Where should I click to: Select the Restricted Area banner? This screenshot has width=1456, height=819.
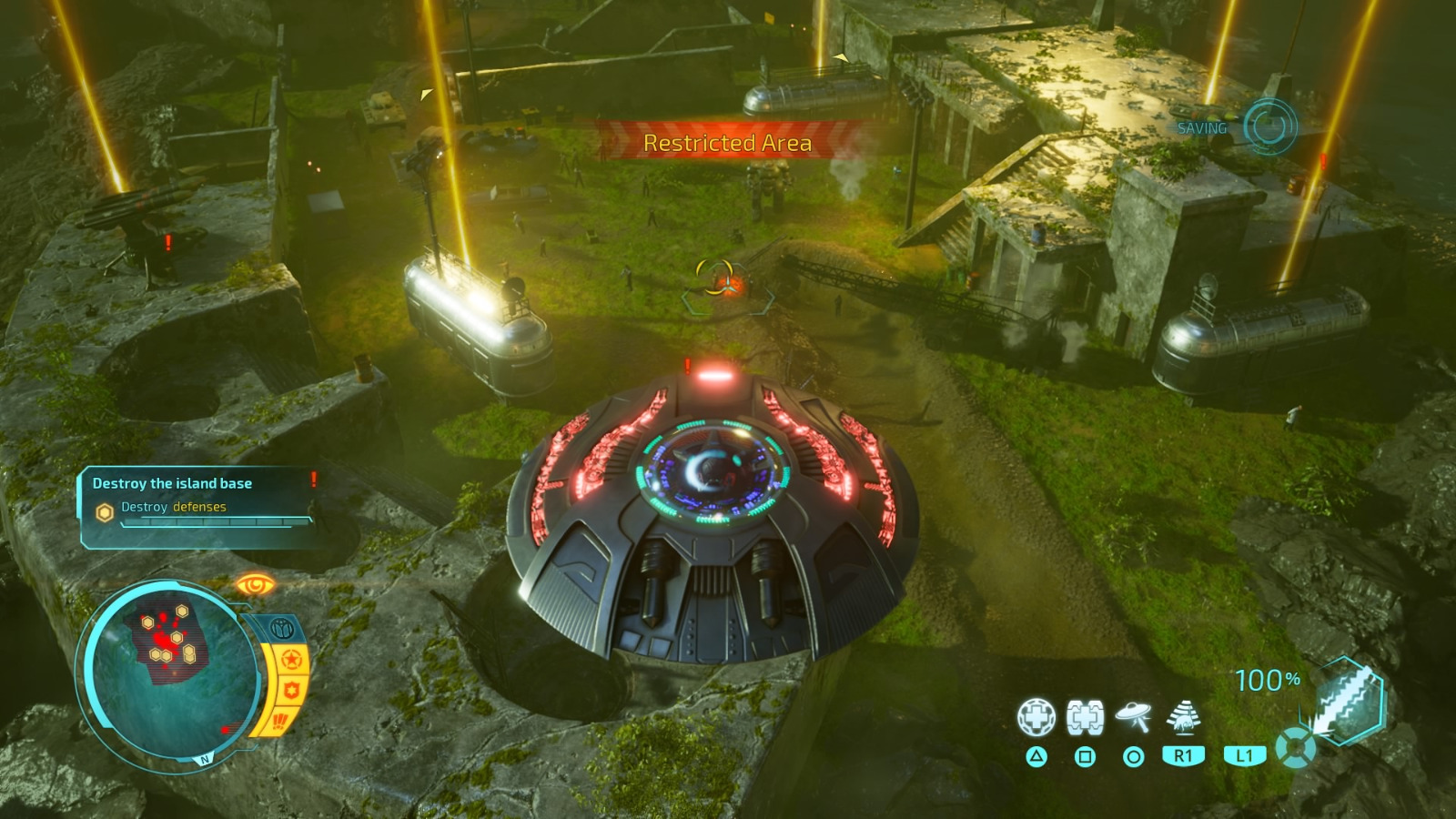click(x=727, y=142)
